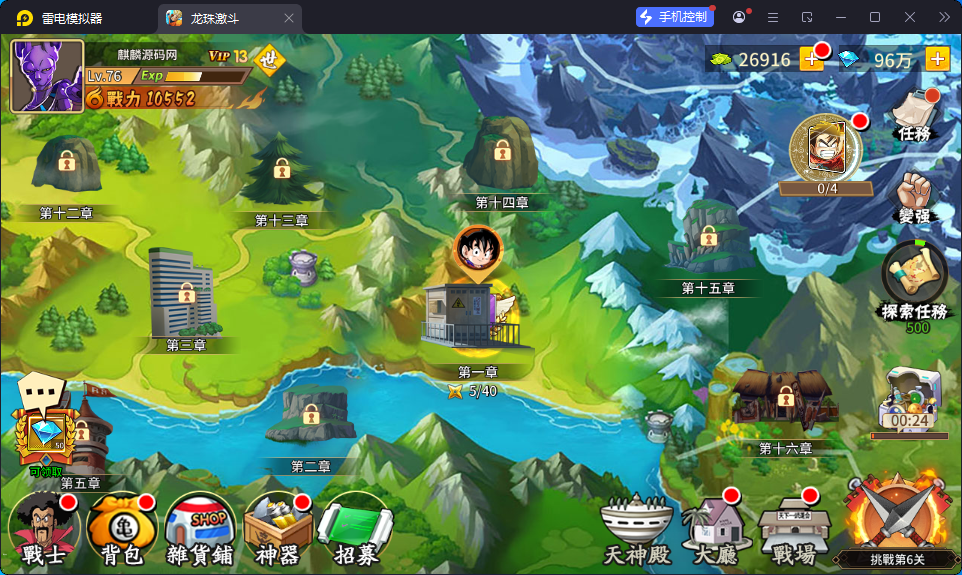Visit the 雜貨鋪 shop
This screenshot has width=962, height=575.
tap(200, 530)
